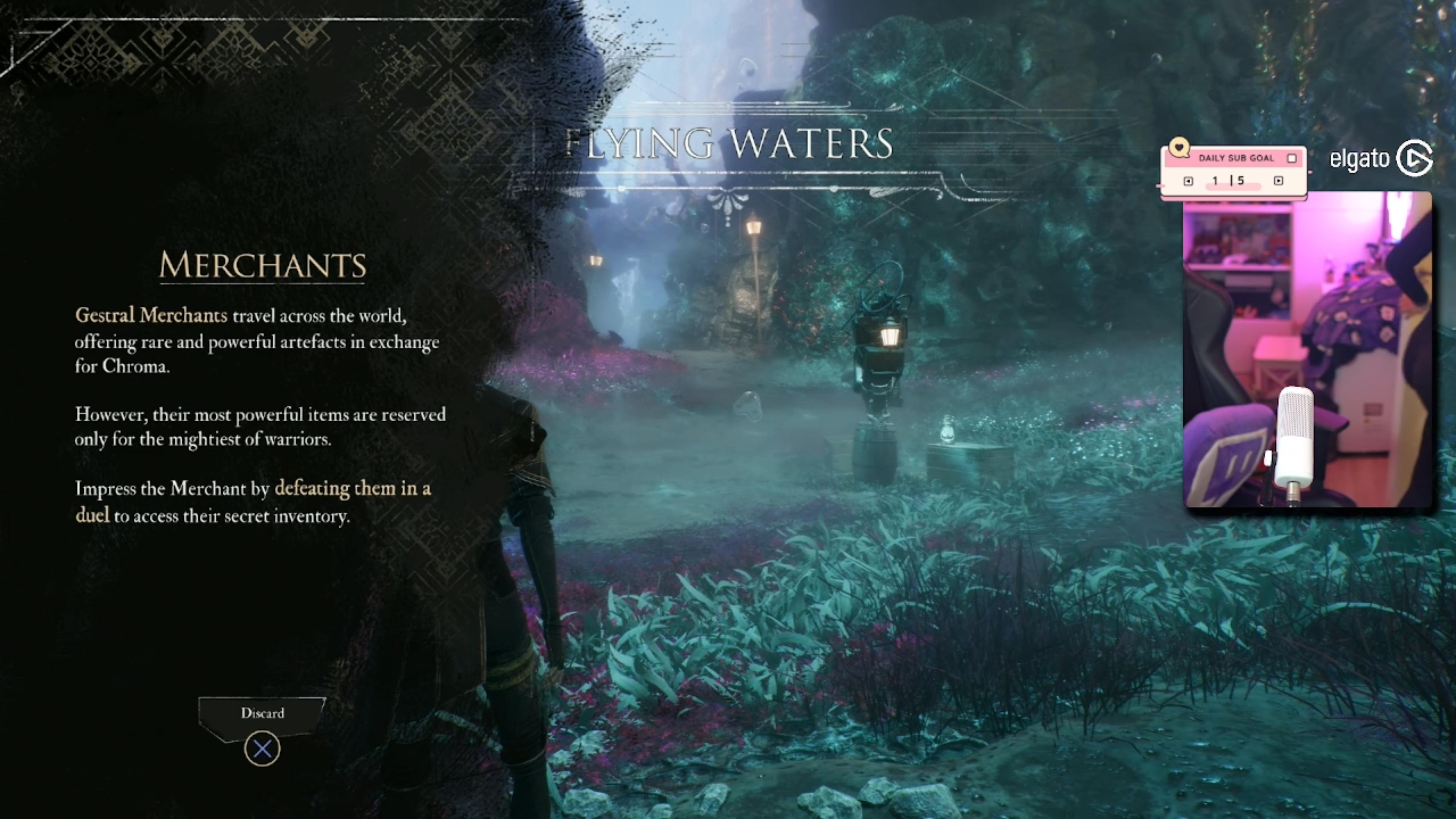Click the Daily Sub Goal left arrow
The width and height of the screenshot is (1456, 819).
coord(1188,181)
